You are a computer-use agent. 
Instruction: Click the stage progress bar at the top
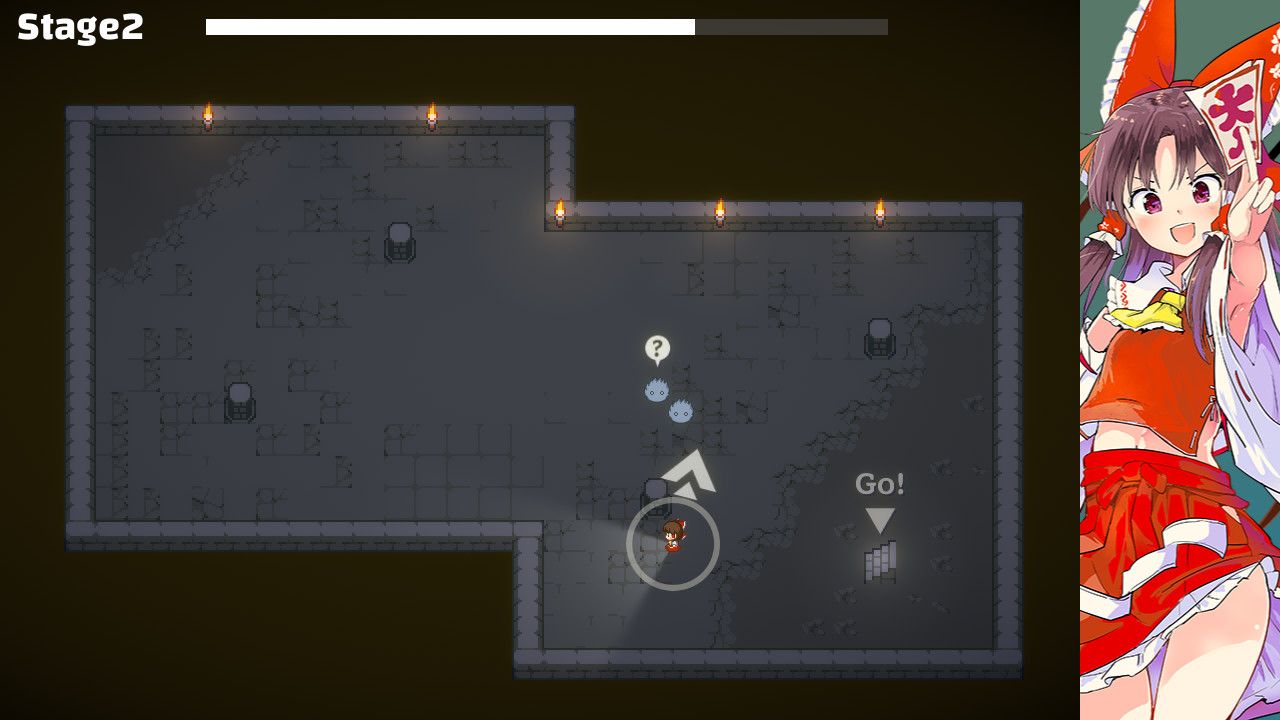click(545, 27)
